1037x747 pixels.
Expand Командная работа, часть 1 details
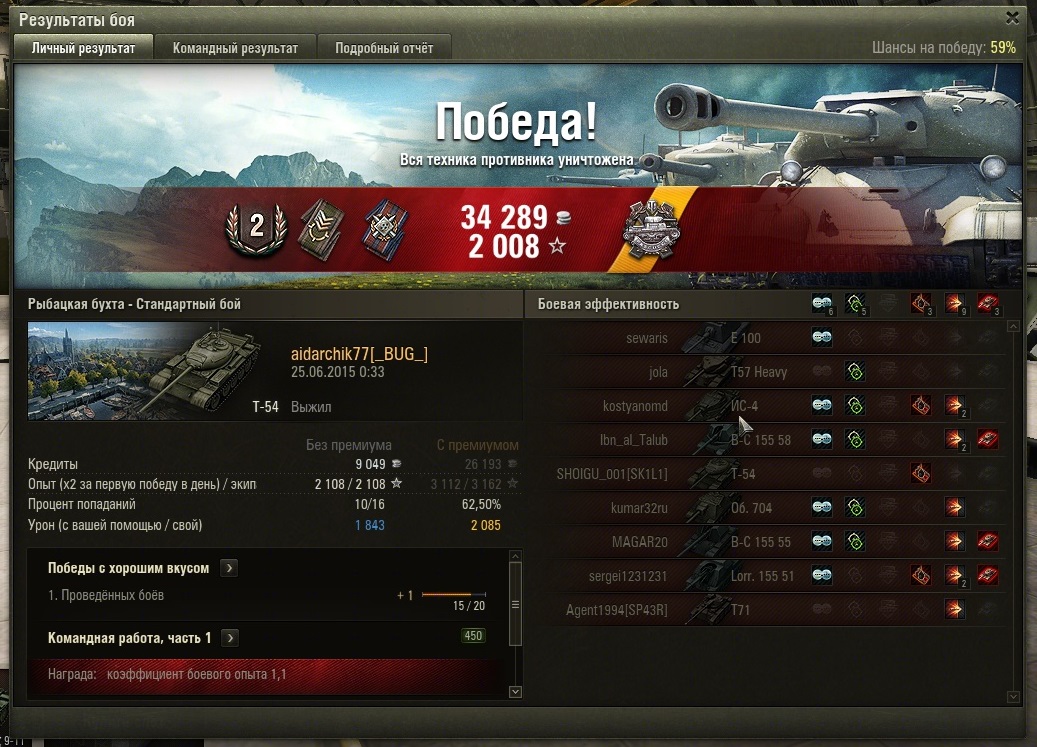click(x=229, y=638)
